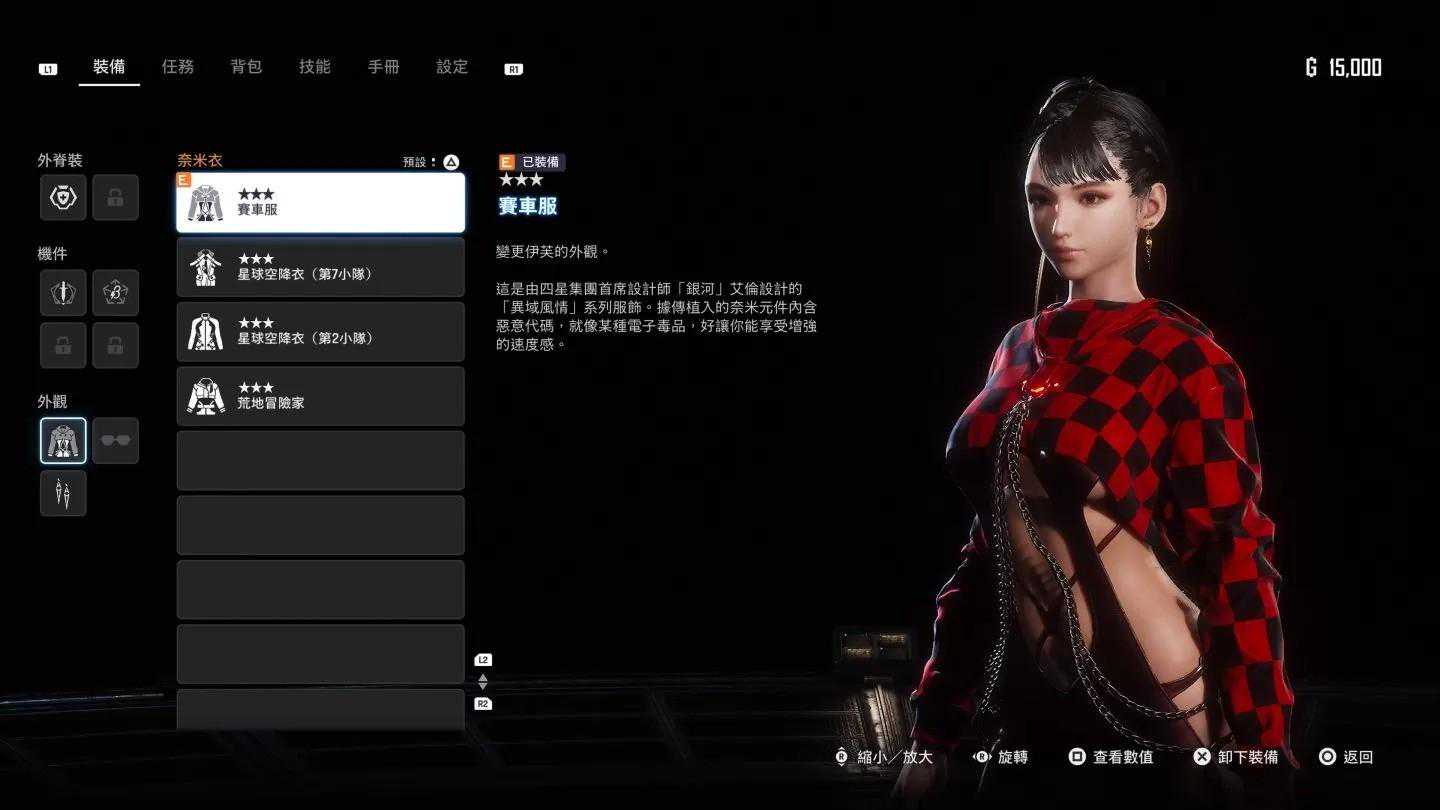Show the 手冊 tab

383,67
